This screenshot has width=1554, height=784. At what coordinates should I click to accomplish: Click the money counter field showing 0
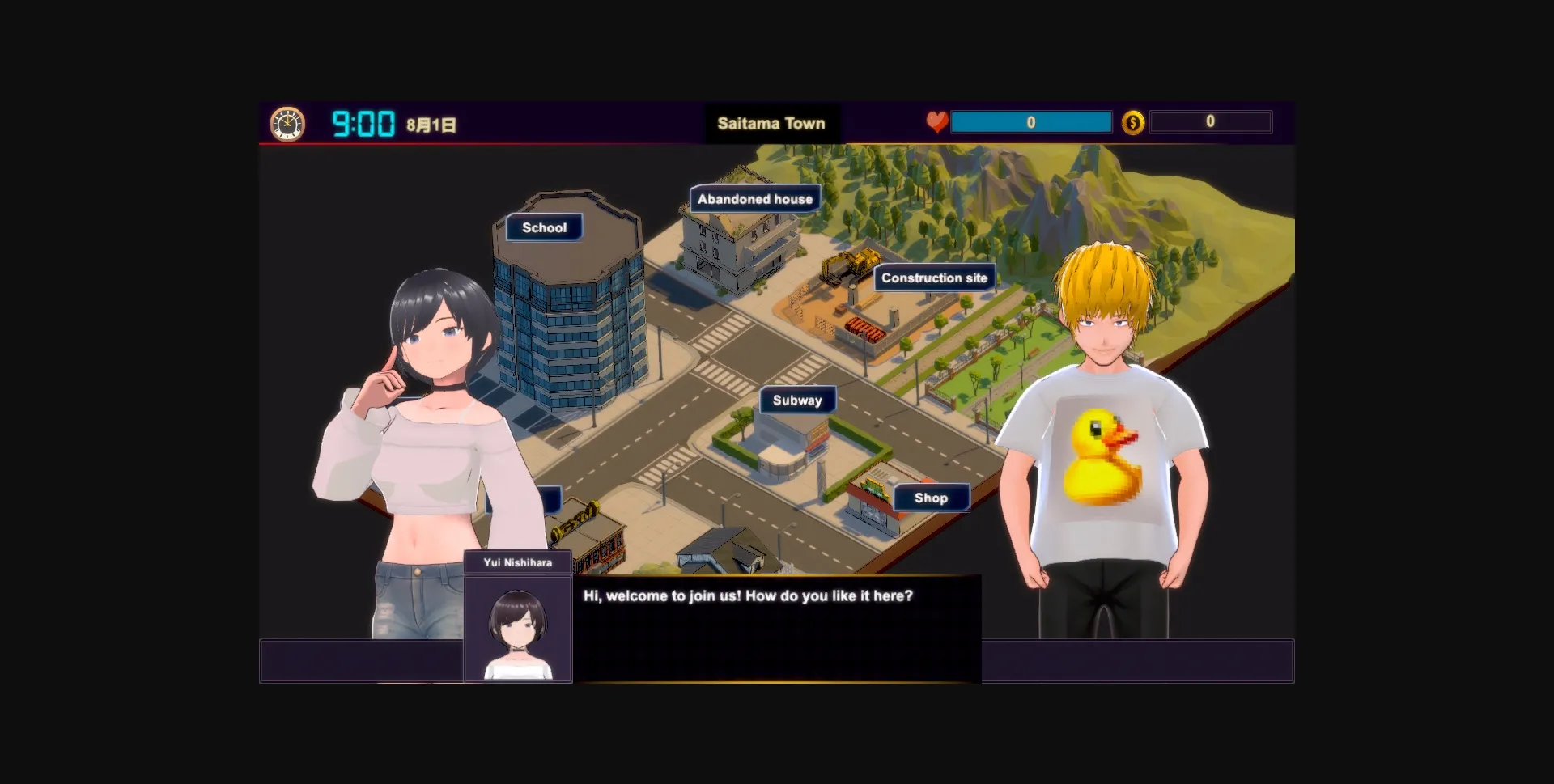[x=1210, y=122]
